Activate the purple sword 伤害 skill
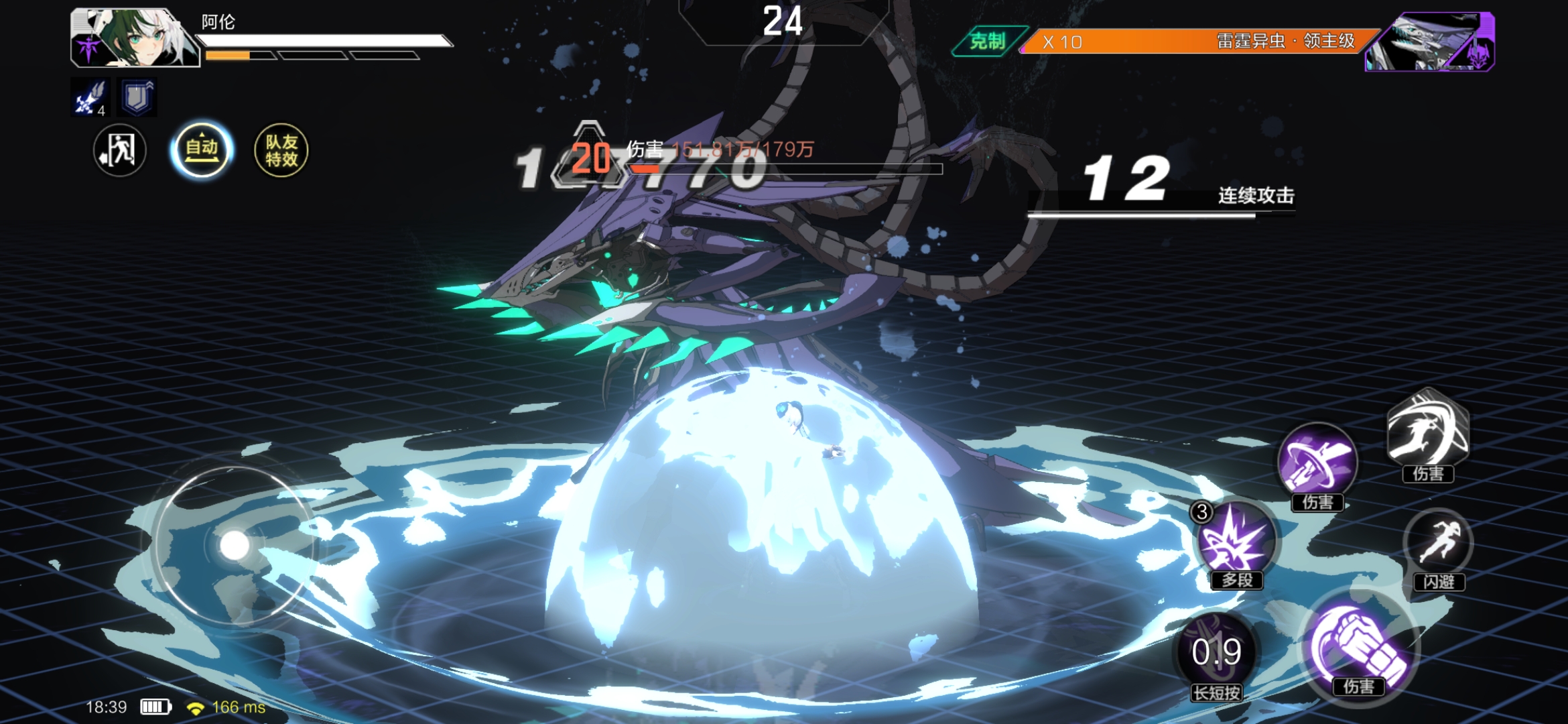The image size is (1568, 724). pos(1317,463)
